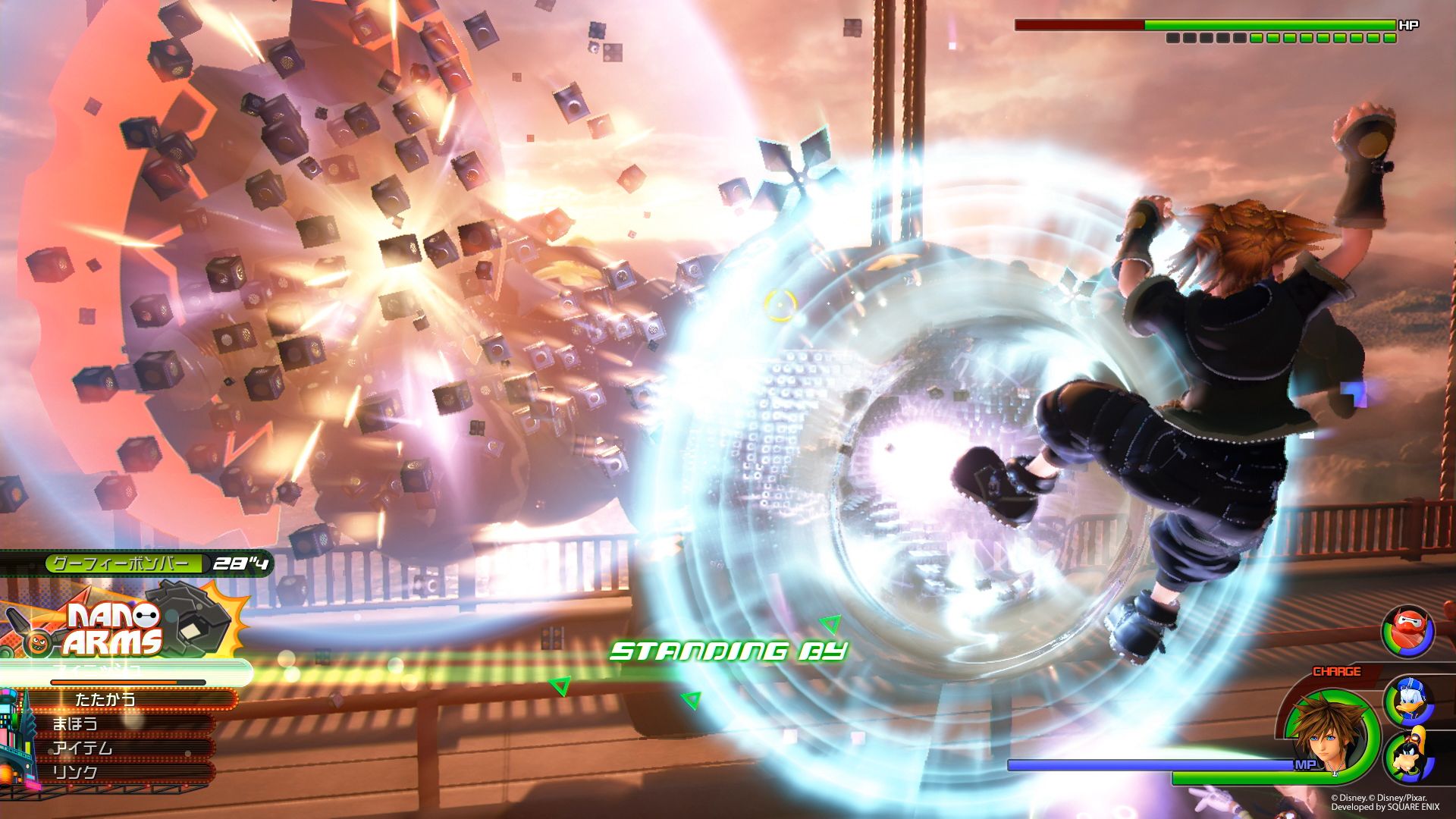
Task: Click the Fred mascot icon beside NANO ARMS
Action: pyautogui.click(x=39, y=642)
